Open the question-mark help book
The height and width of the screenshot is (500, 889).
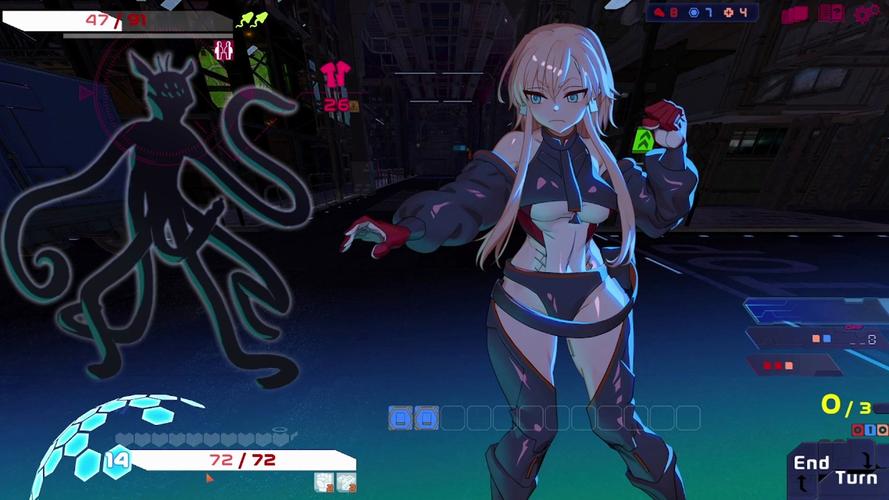831,14
